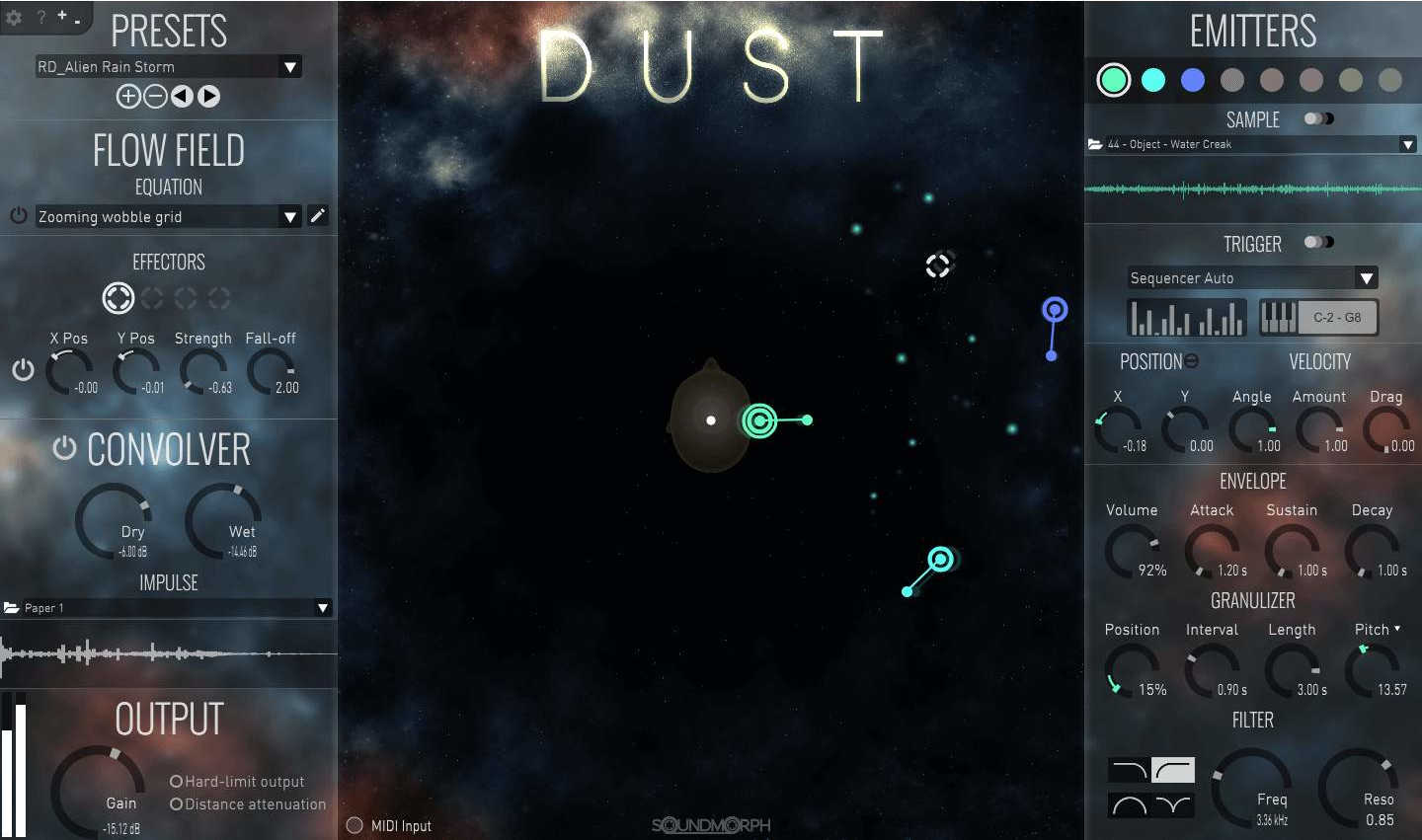Open the settings gear menu
The image size is (1422, 840).
[16, 18]
